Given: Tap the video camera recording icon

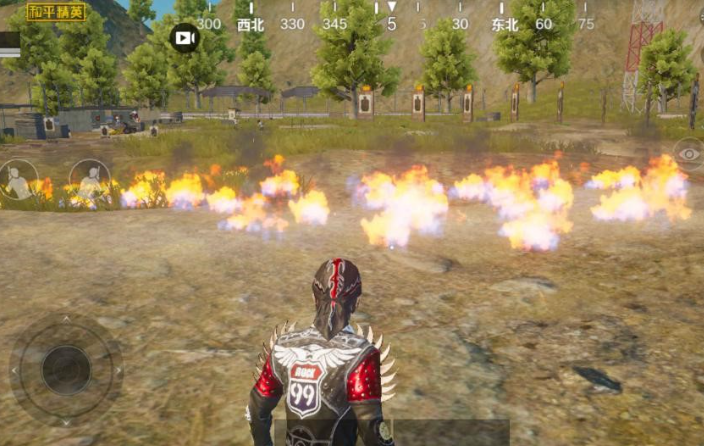Looking at the screenshot, I should [x=185, y=38].
